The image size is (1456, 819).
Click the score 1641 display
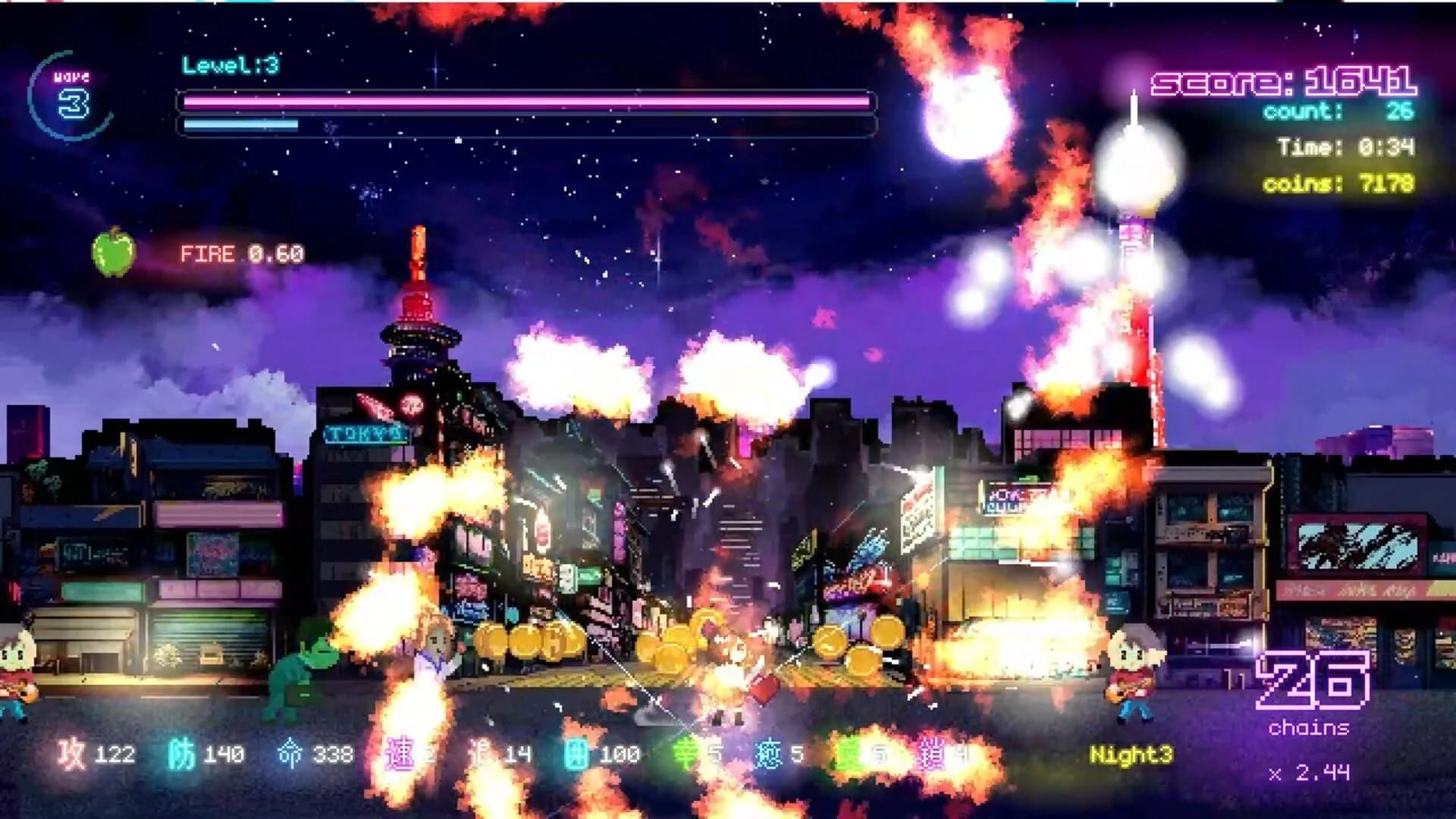tap(1282, 81)
